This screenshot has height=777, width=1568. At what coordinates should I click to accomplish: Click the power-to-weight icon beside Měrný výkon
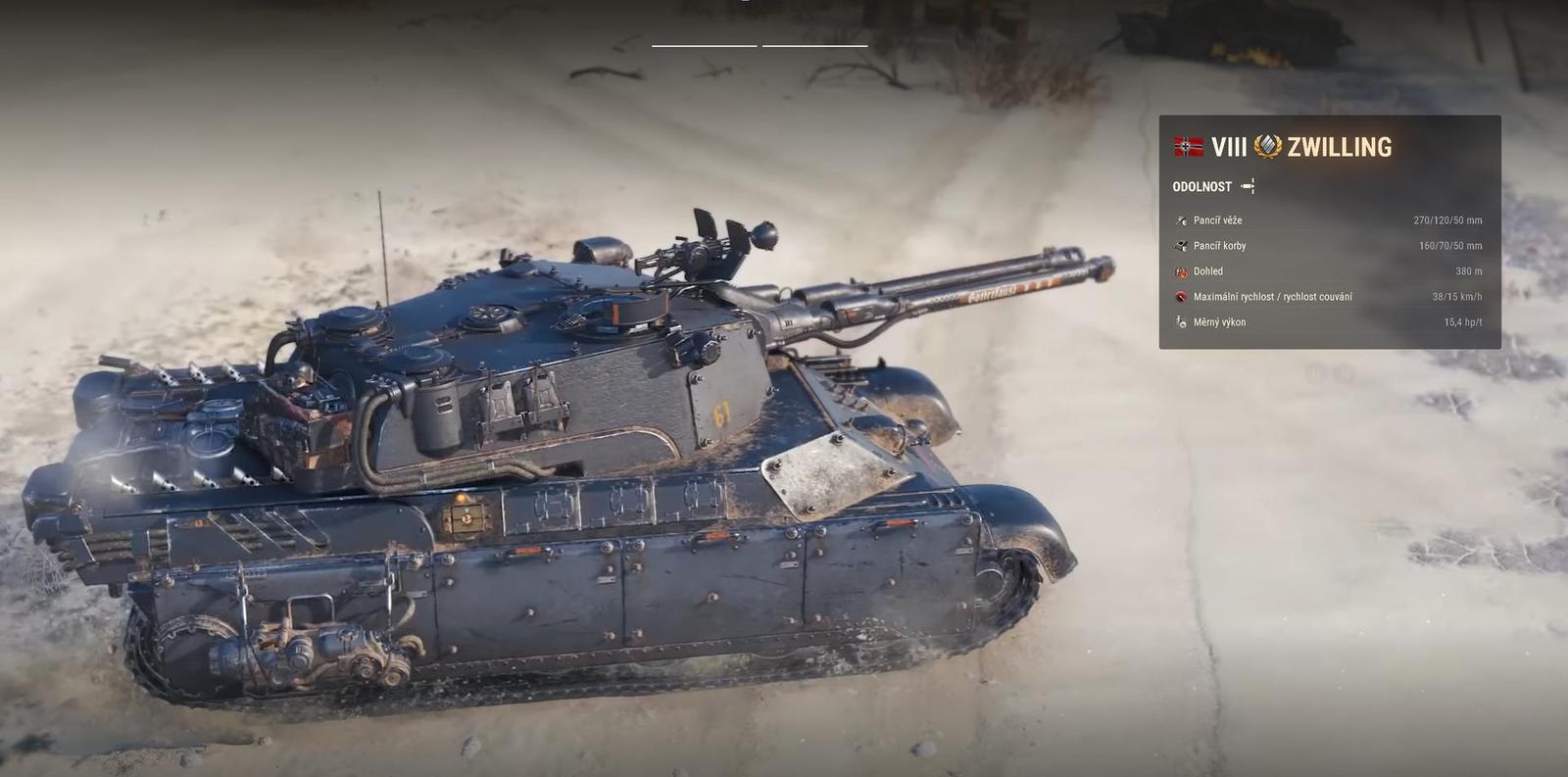(x=1181, y=320)
